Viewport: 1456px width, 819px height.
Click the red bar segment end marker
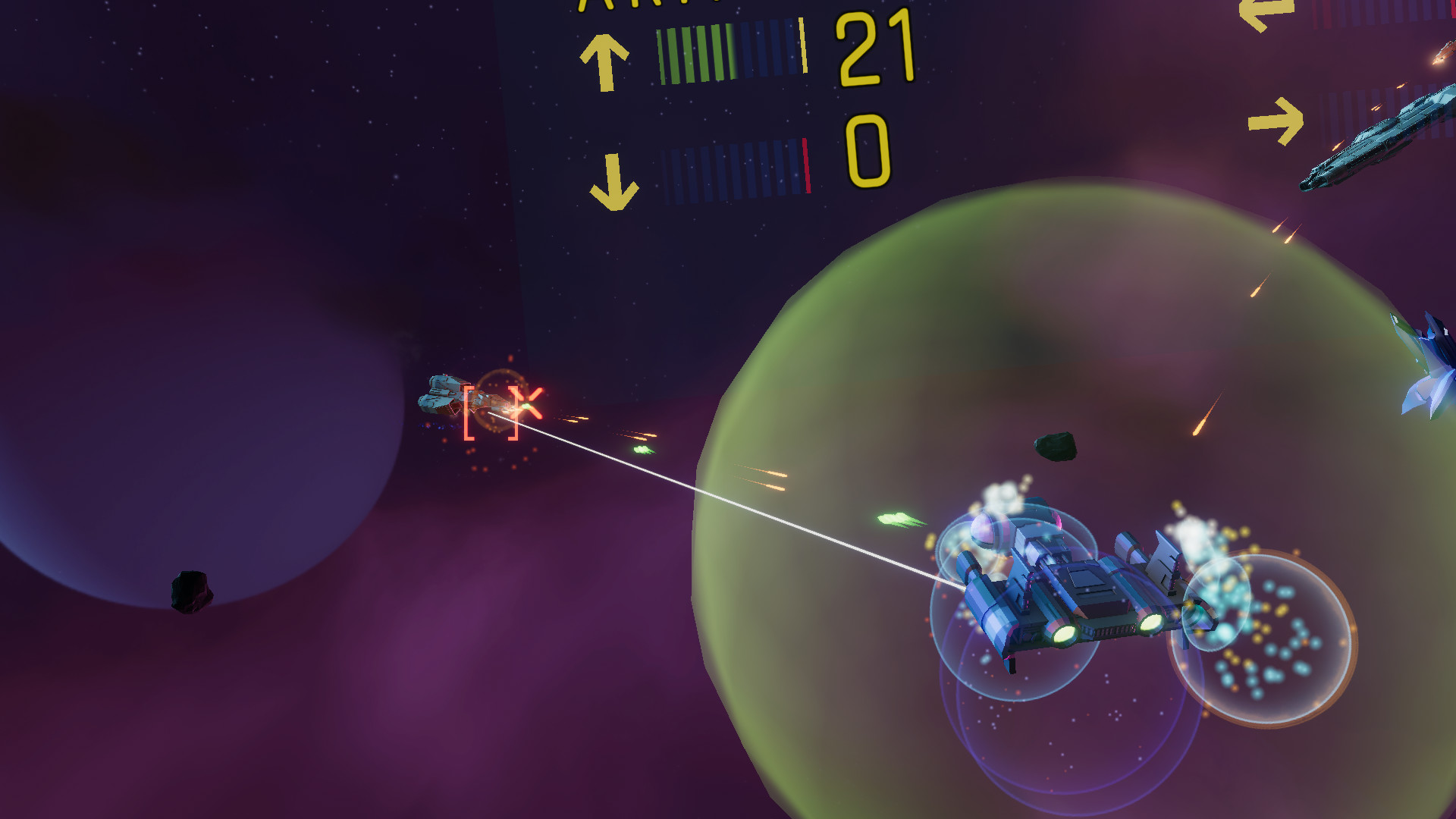pyautogui.click(x=806, y=165)
